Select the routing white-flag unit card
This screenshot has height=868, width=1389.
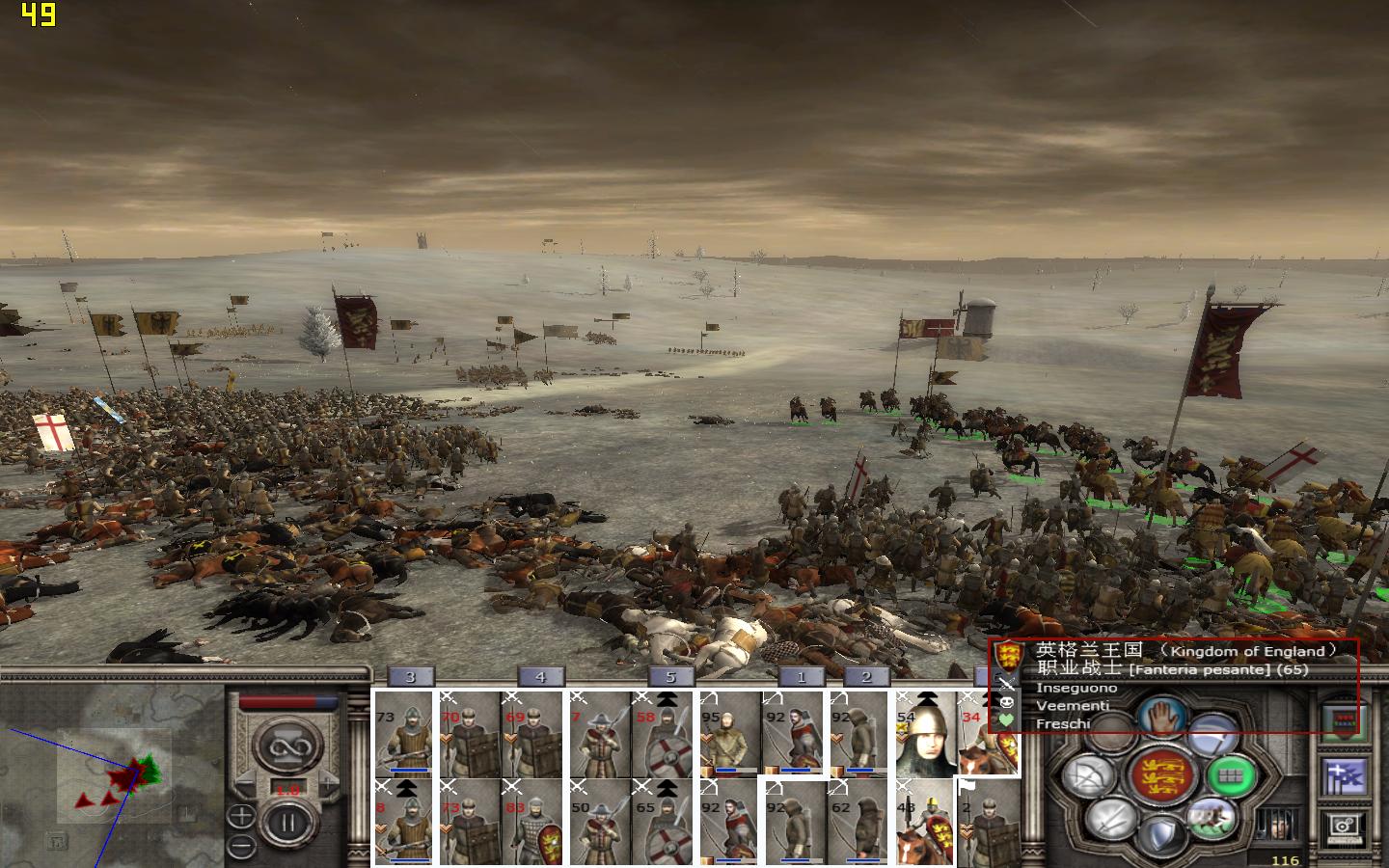coord(988,822)
